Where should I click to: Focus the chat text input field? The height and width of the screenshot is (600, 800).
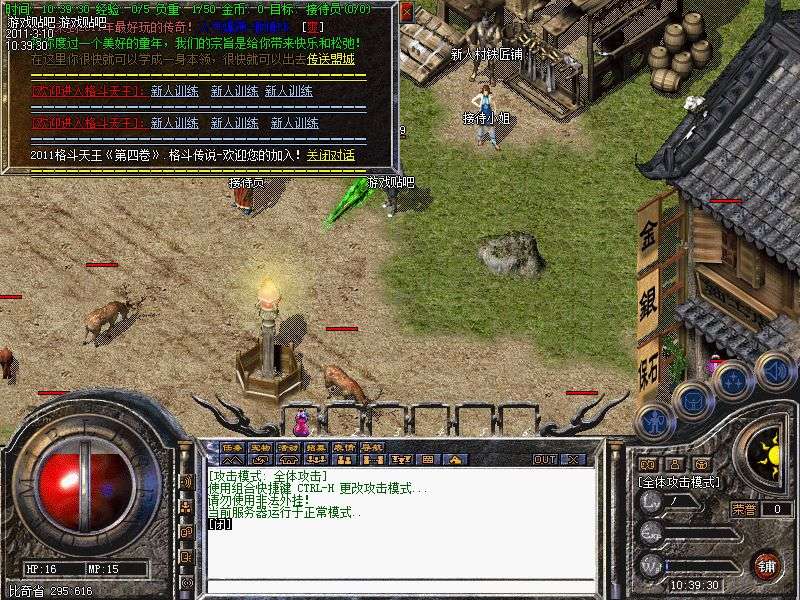click(x=400, y=586)
